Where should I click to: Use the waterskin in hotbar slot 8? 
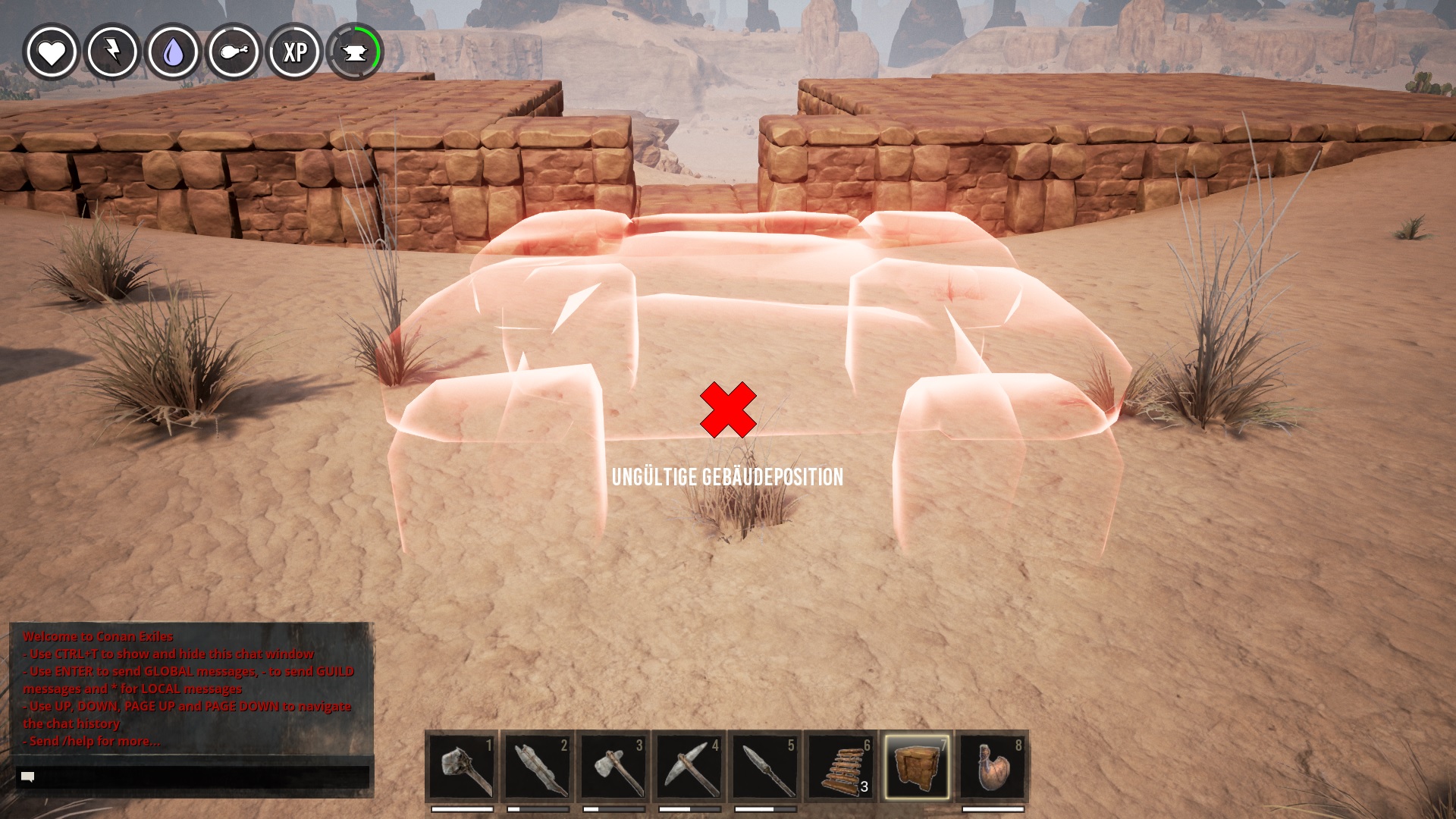coord(993,767)
